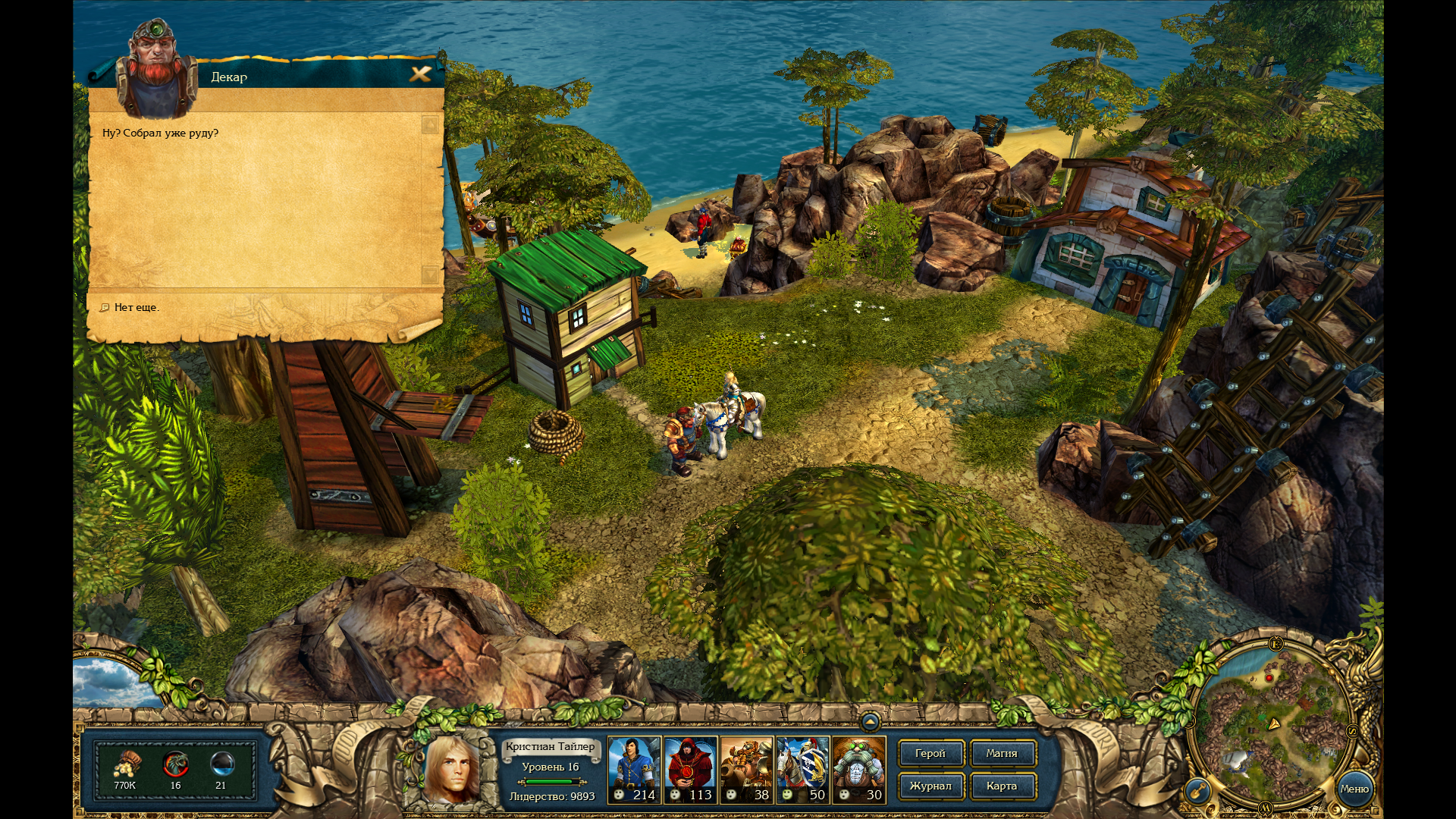
Task: Open the Магия spellbook
Action: click(x=1002, y=754)
